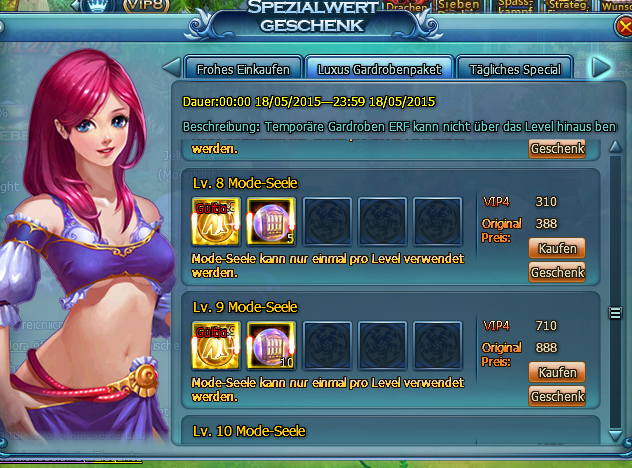Gift the Lv. 8 Mode-Seele pack

[556, 272]
